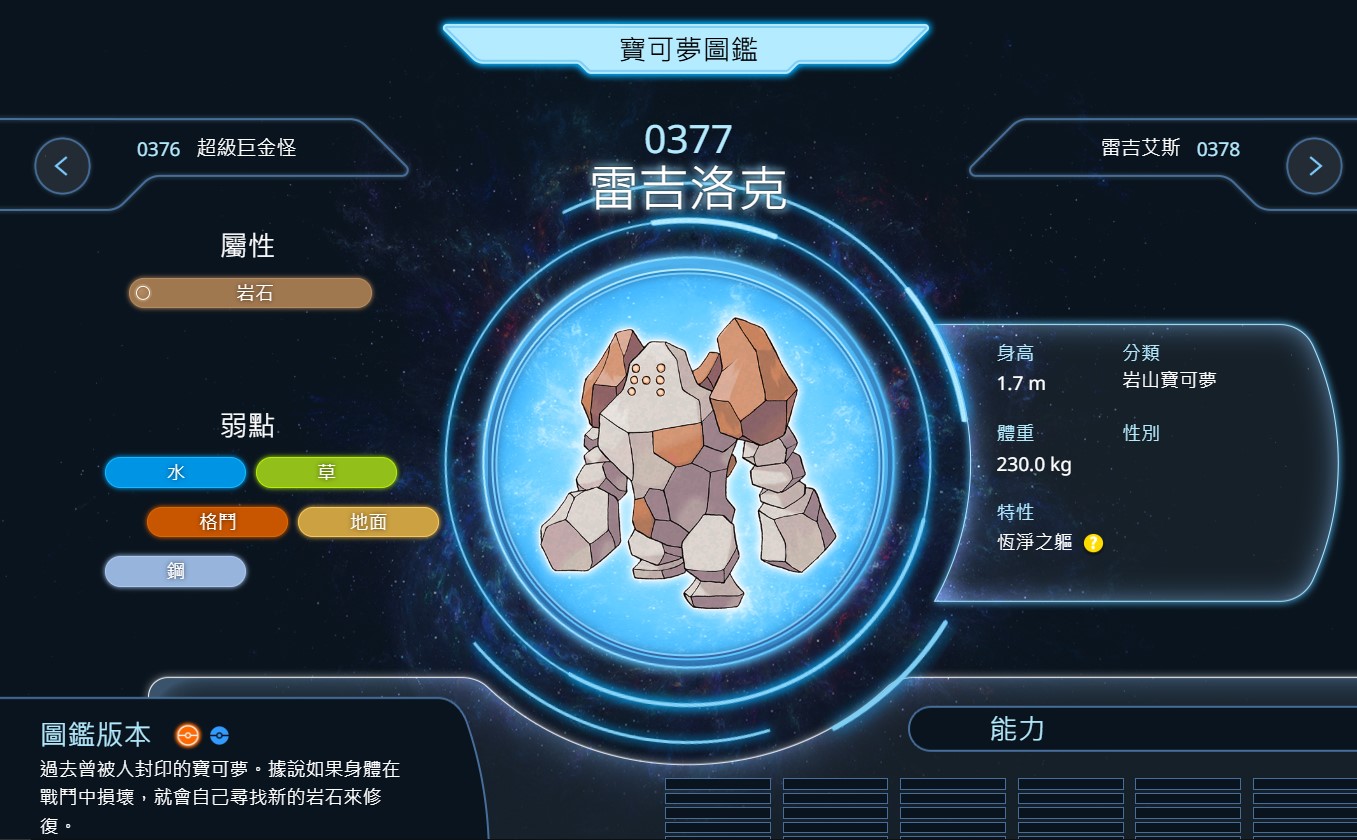Switch to the blue Poké Ball version
Image resolution: width=1357 pixels, height=840 pixels.
coord(220,736)
